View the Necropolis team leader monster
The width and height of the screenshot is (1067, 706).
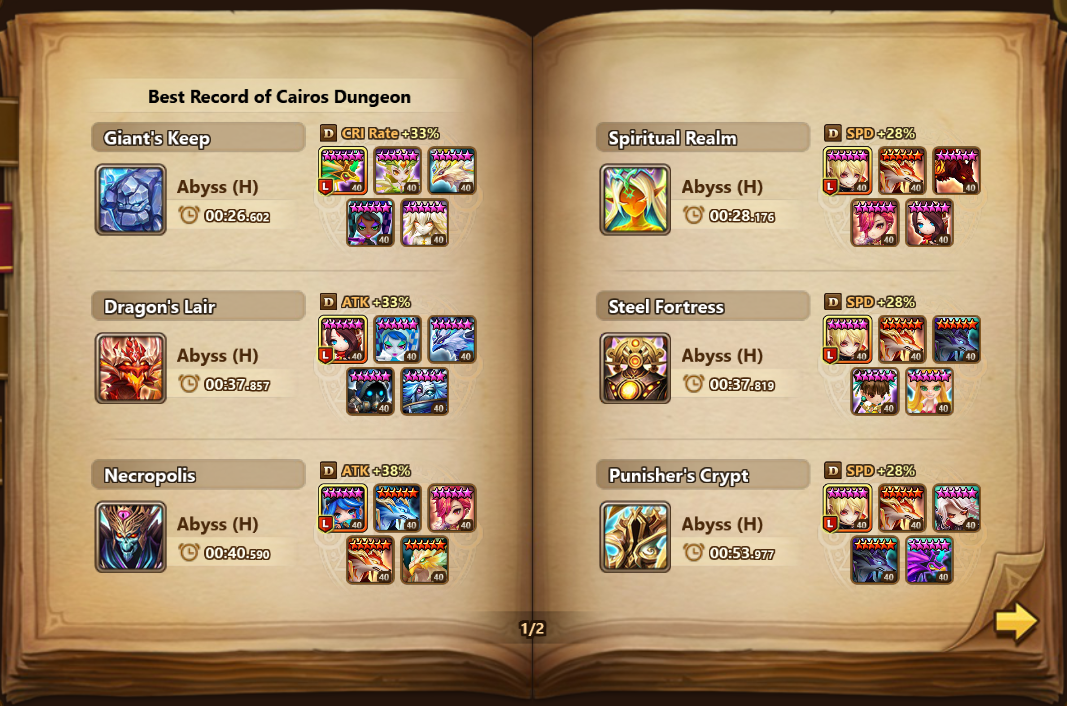pos(343,509)
